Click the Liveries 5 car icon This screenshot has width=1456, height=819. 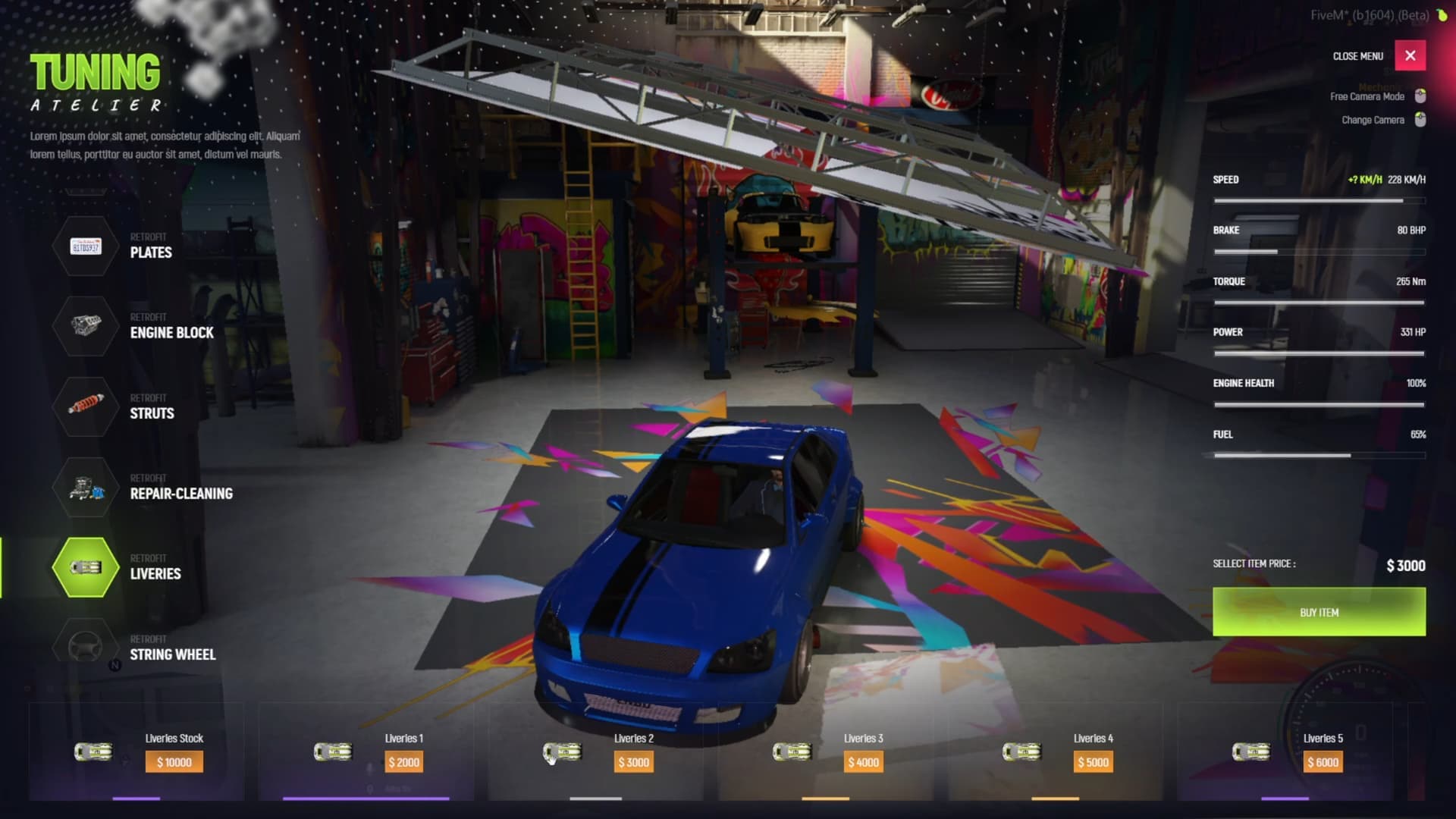pos(1251,751)
